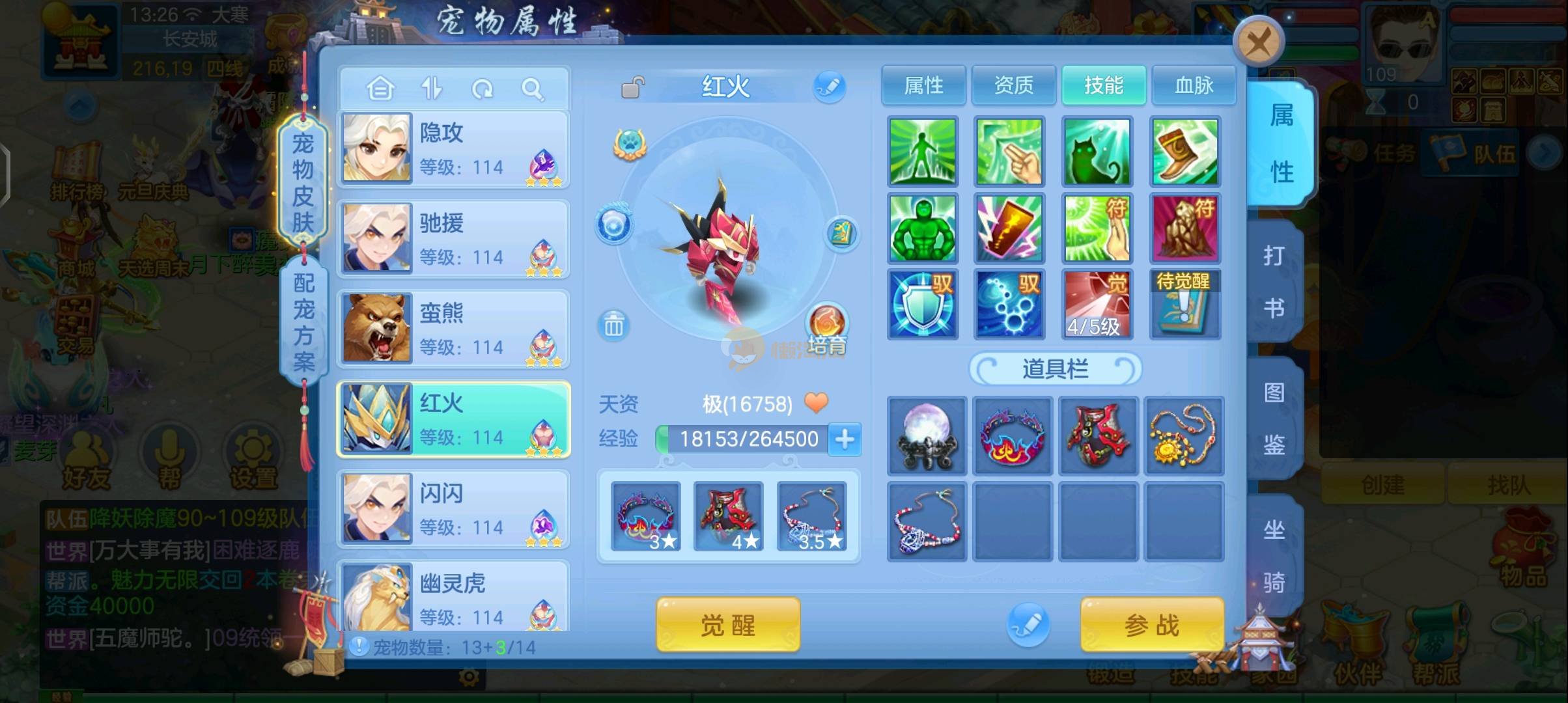Close the pet attributes window
Viewport: 1568px width, 703px height.
[1258, 43]
